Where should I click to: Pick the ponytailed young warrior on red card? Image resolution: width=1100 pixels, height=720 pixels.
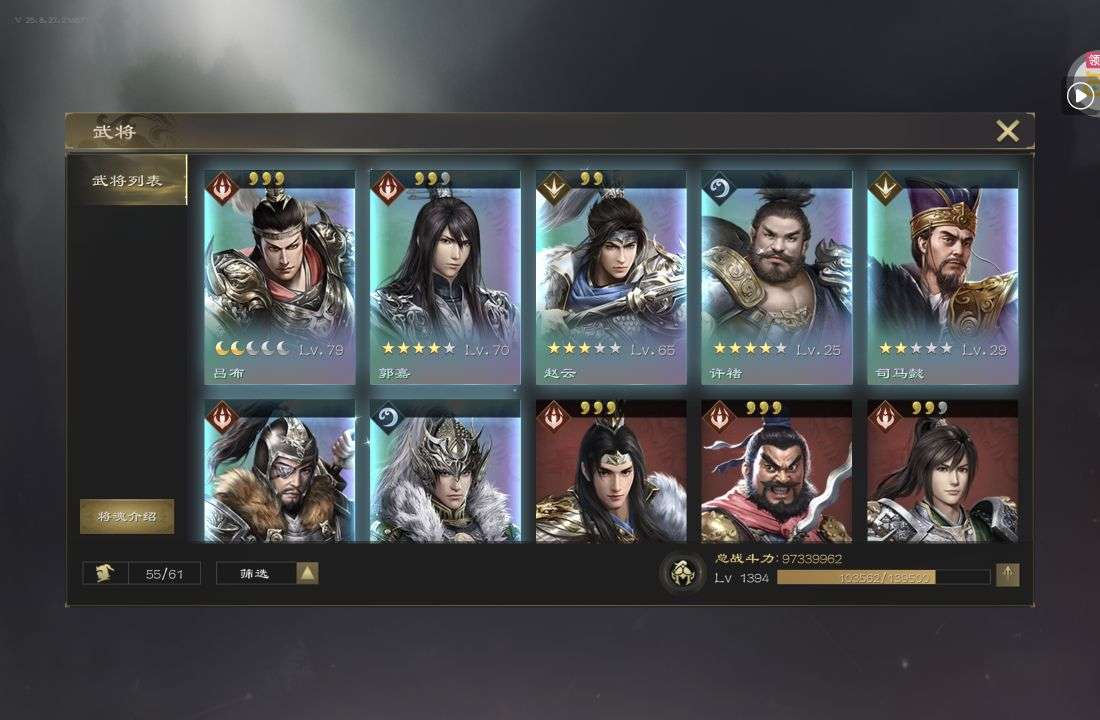(x=942, y=472)
